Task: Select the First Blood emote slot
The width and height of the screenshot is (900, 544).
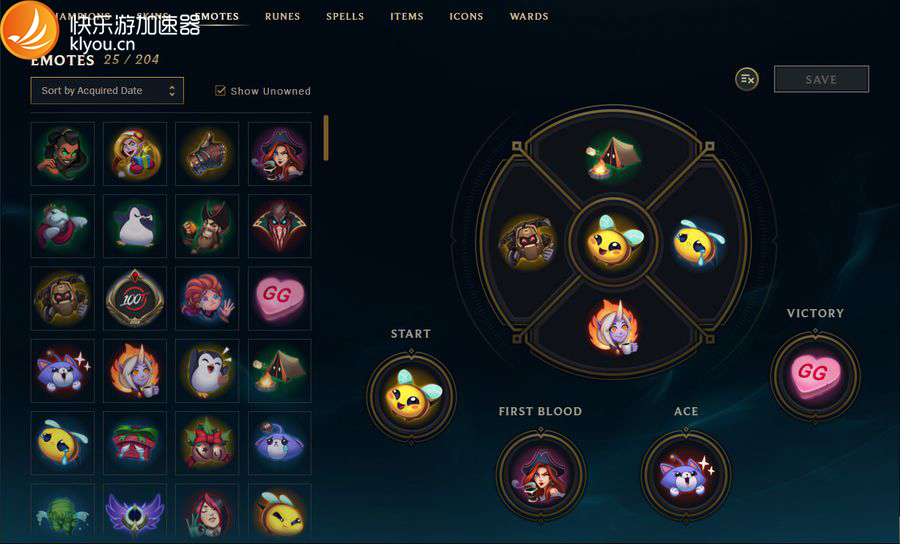Action: pyautogui.click(x=540, y=474)
